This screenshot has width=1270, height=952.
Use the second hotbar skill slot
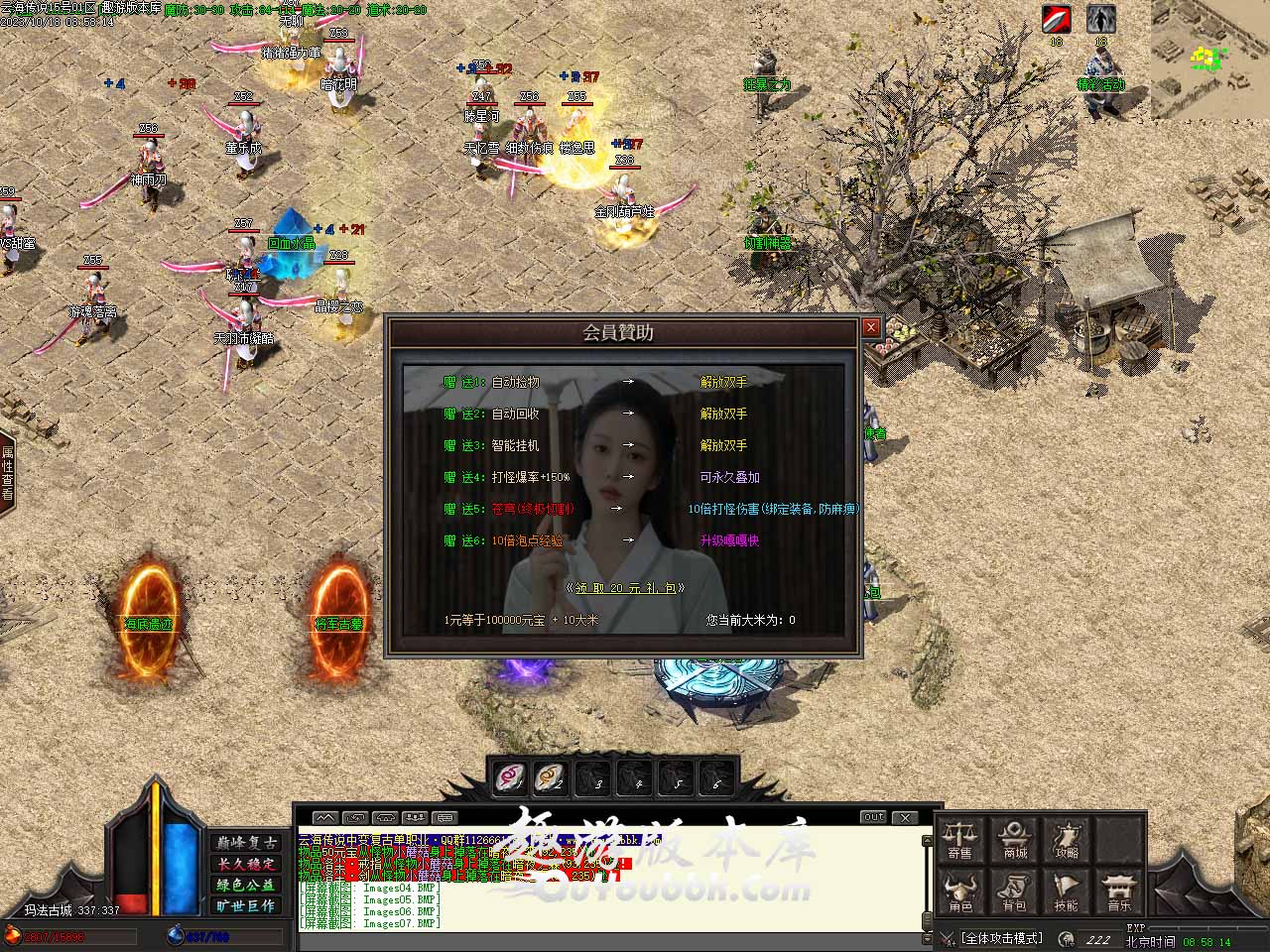pos(551,777)
